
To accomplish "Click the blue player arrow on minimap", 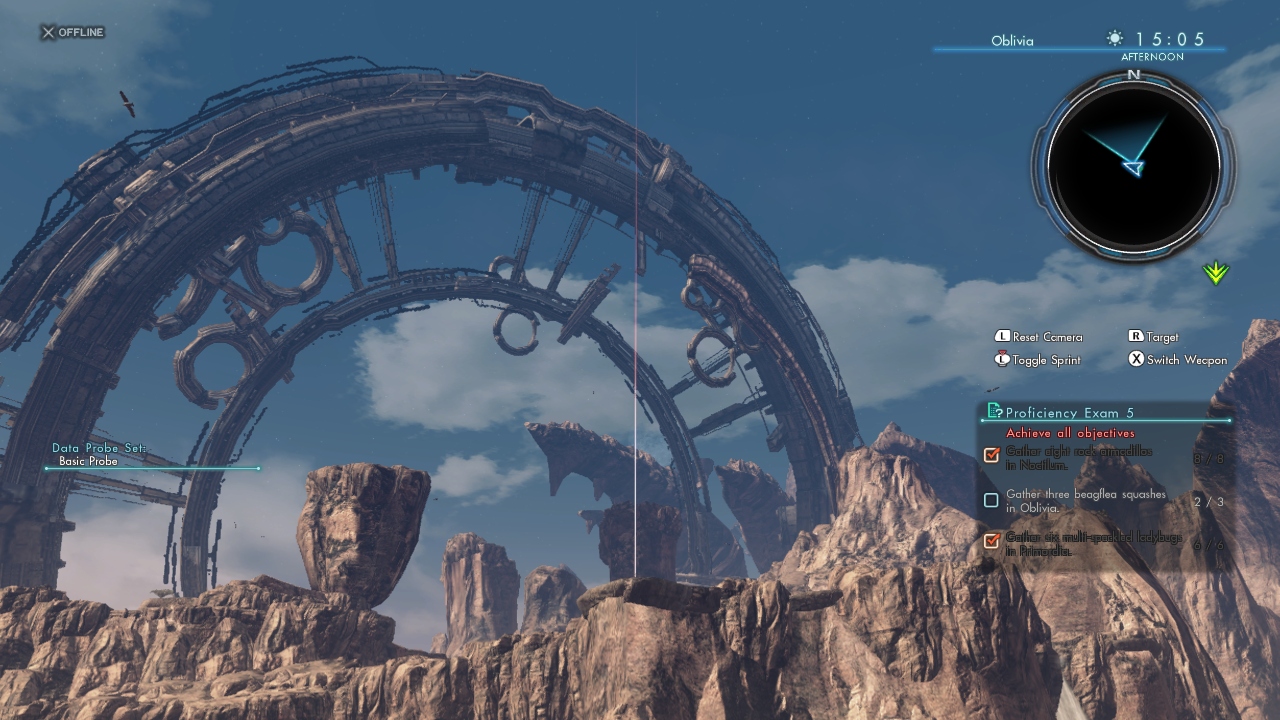I will (x=1132, y=168).
